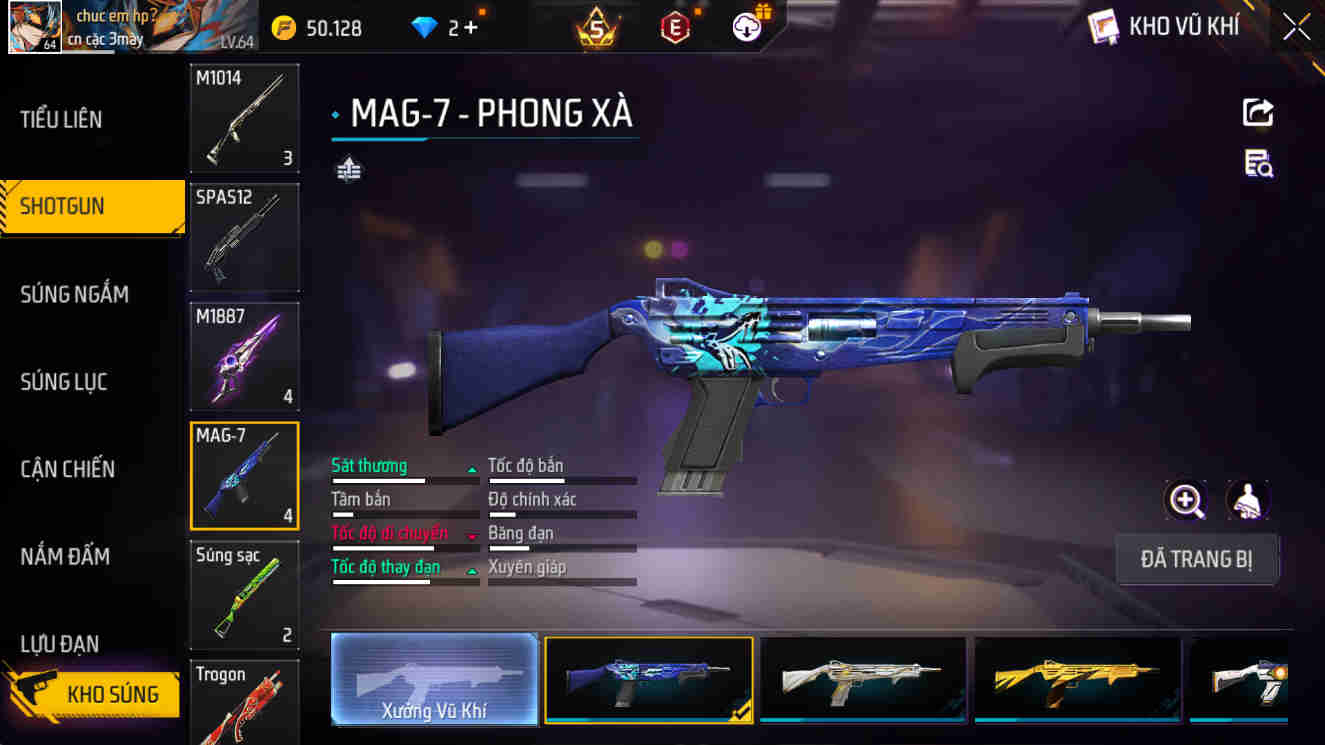
Task: Open KHO SÚNG at sidebar bottom
Action: [x=95, y=694]
